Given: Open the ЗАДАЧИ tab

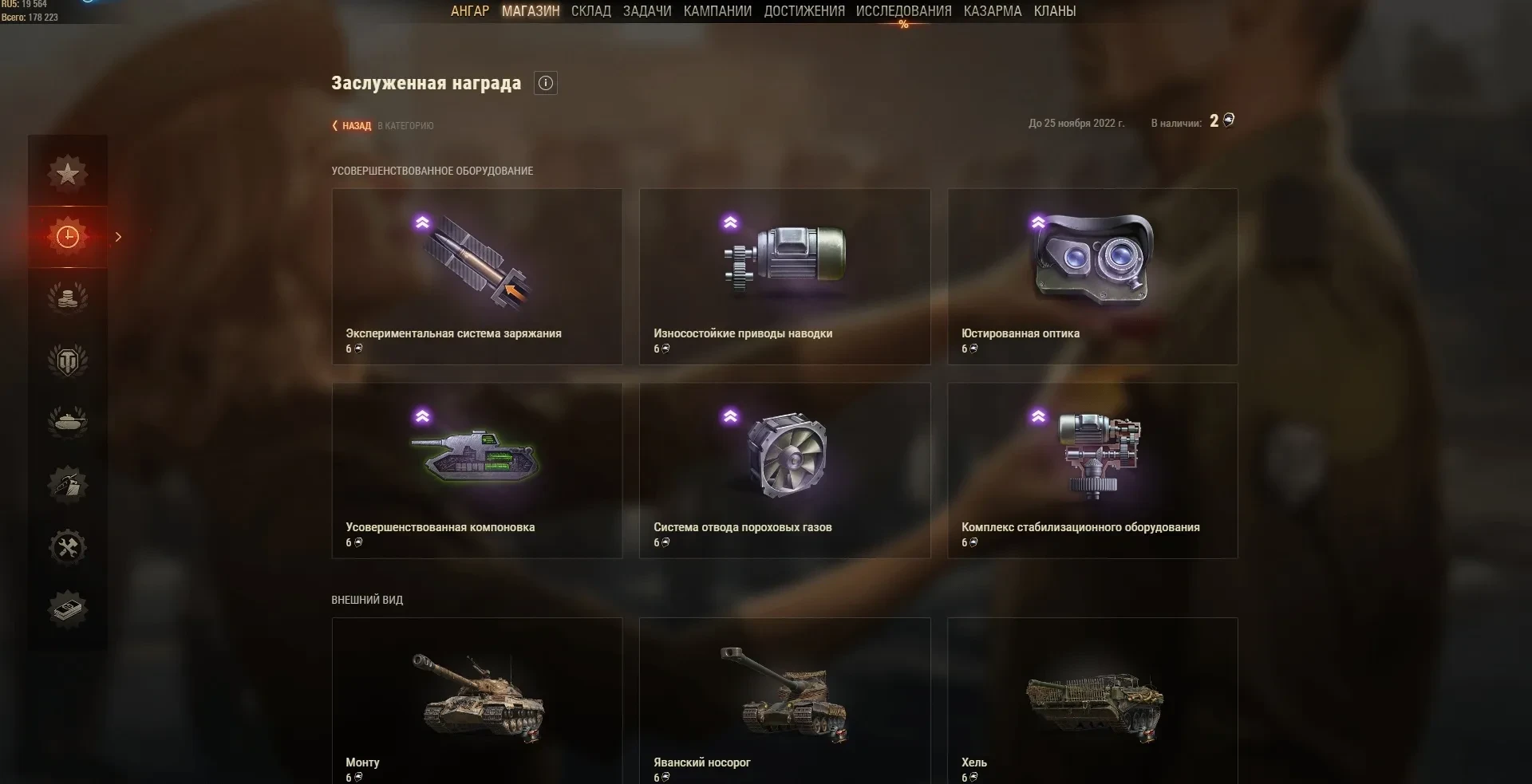Looking at the screenshot, I should (x=647, y=11).
